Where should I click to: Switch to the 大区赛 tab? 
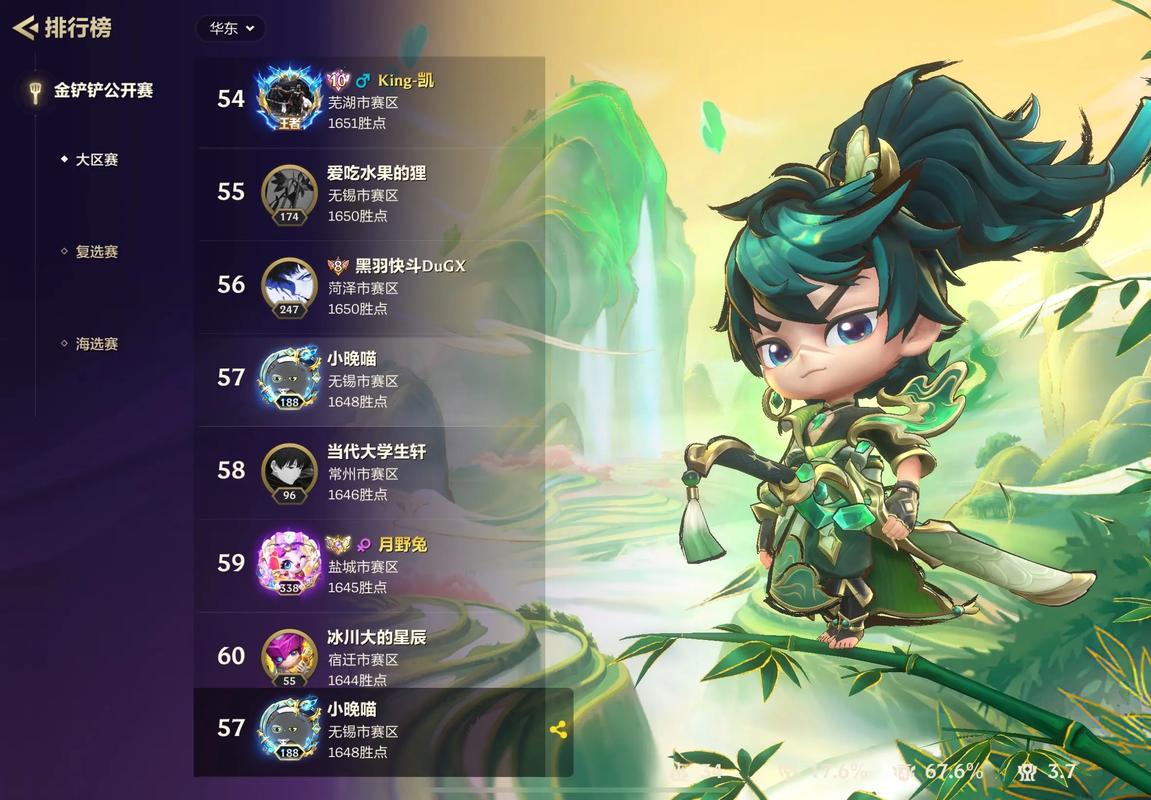tap(96, 160)
